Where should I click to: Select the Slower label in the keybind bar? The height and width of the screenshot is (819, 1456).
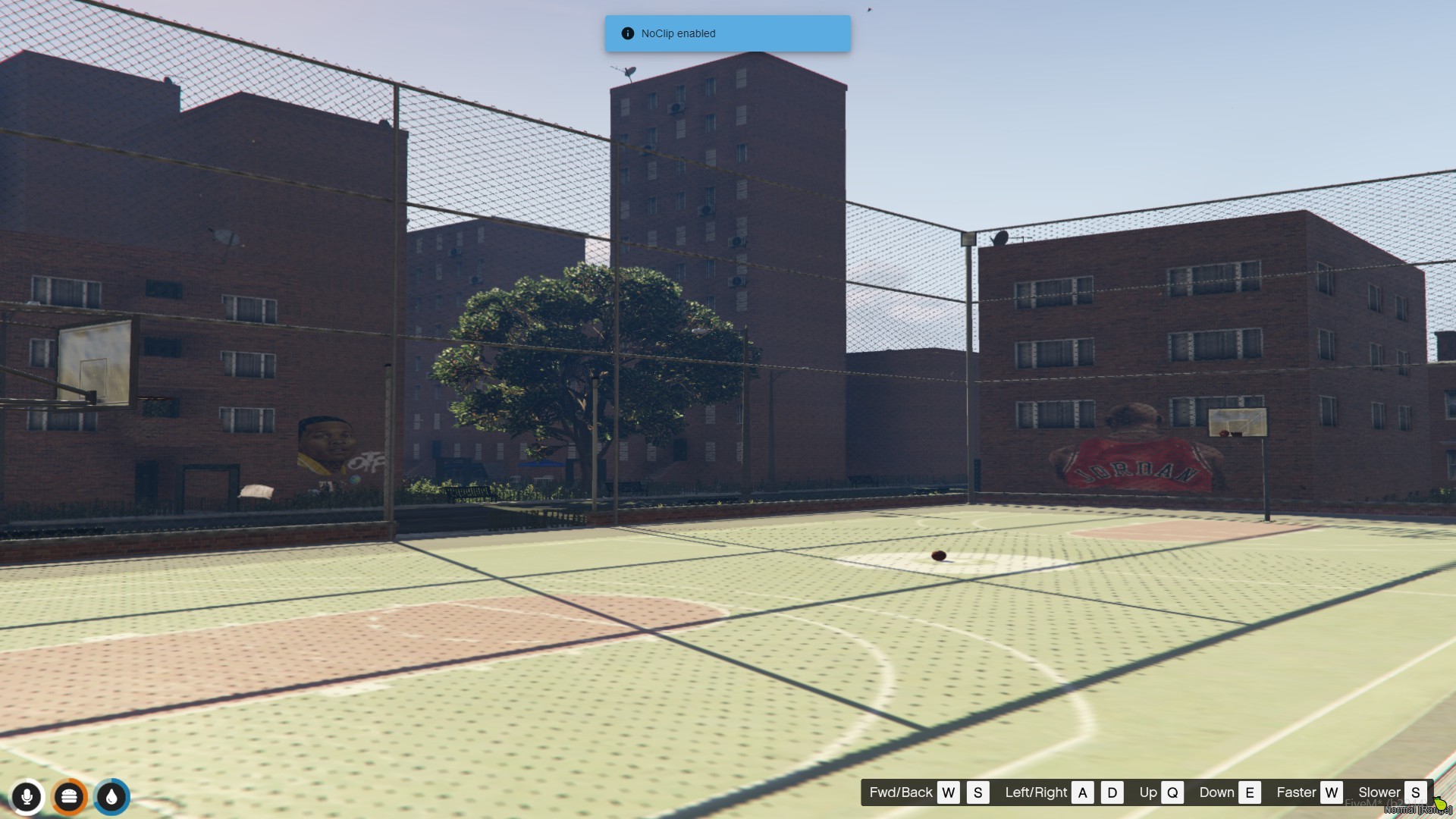pyautogui.click(x=1380, y=792)
